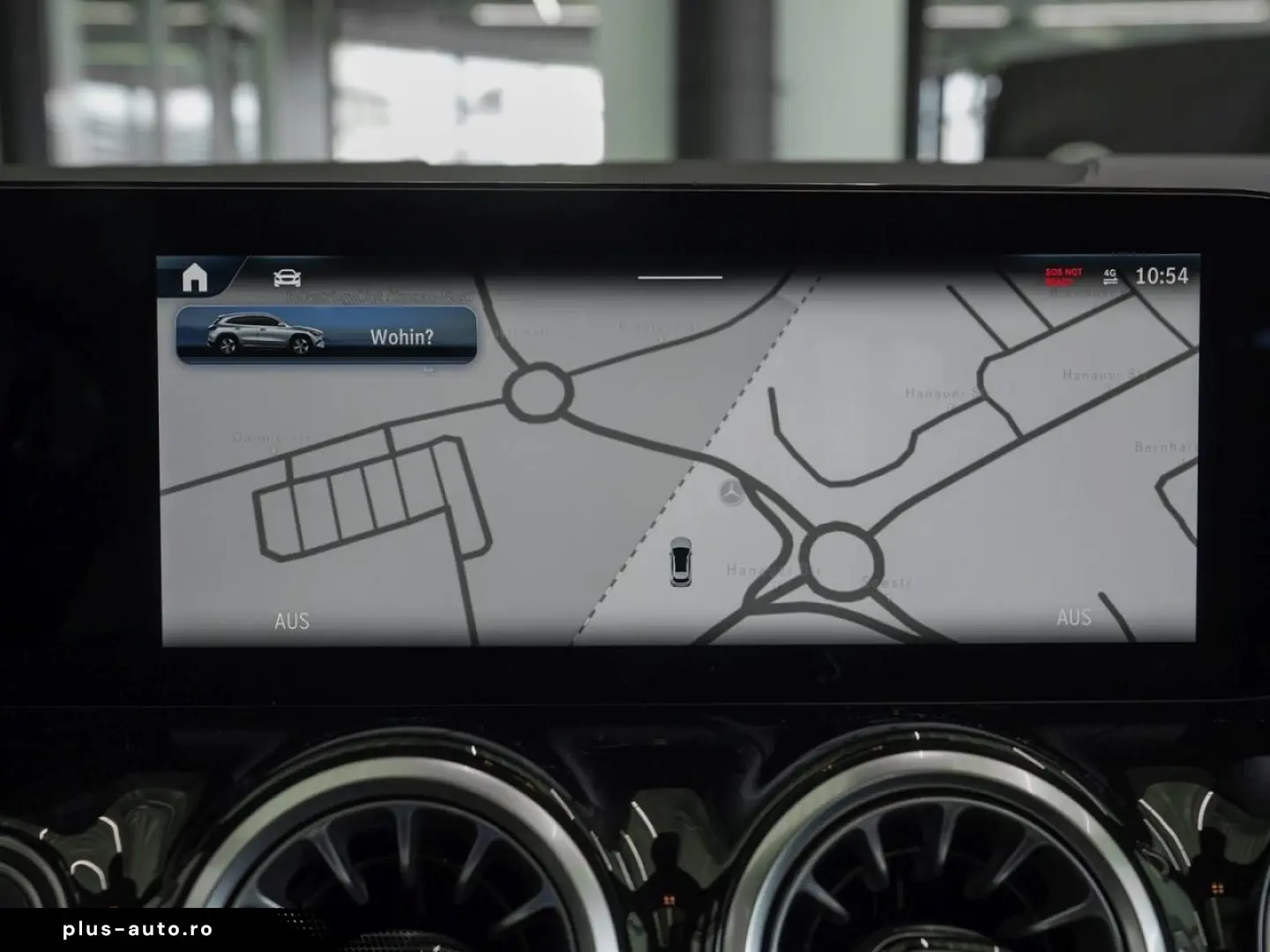
Task: Open the vehicle settings car icon
Action: pos(288,279)
